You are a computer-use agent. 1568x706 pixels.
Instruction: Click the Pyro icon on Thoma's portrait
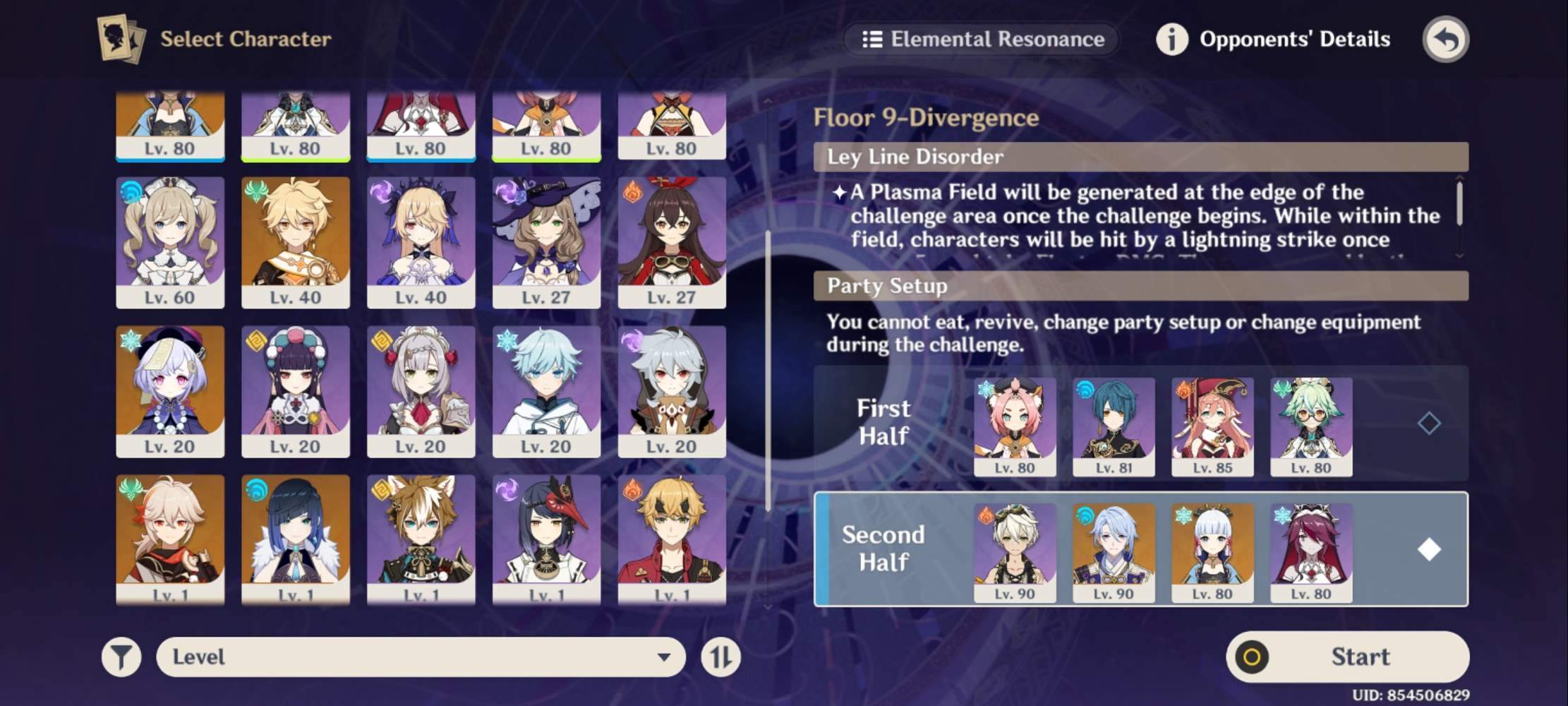point(634,489)
